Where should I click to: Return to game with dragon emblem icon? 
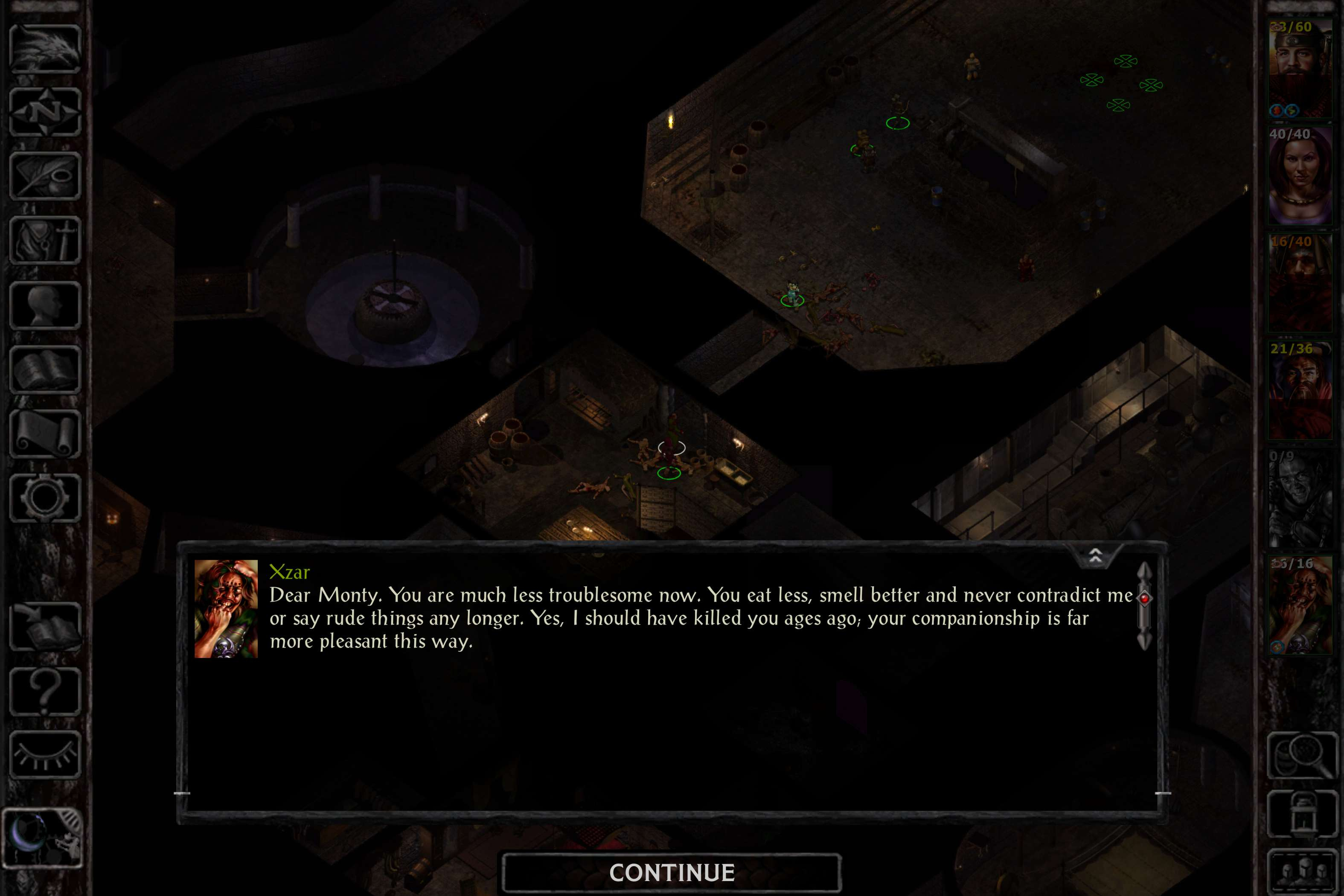(45, 48)
